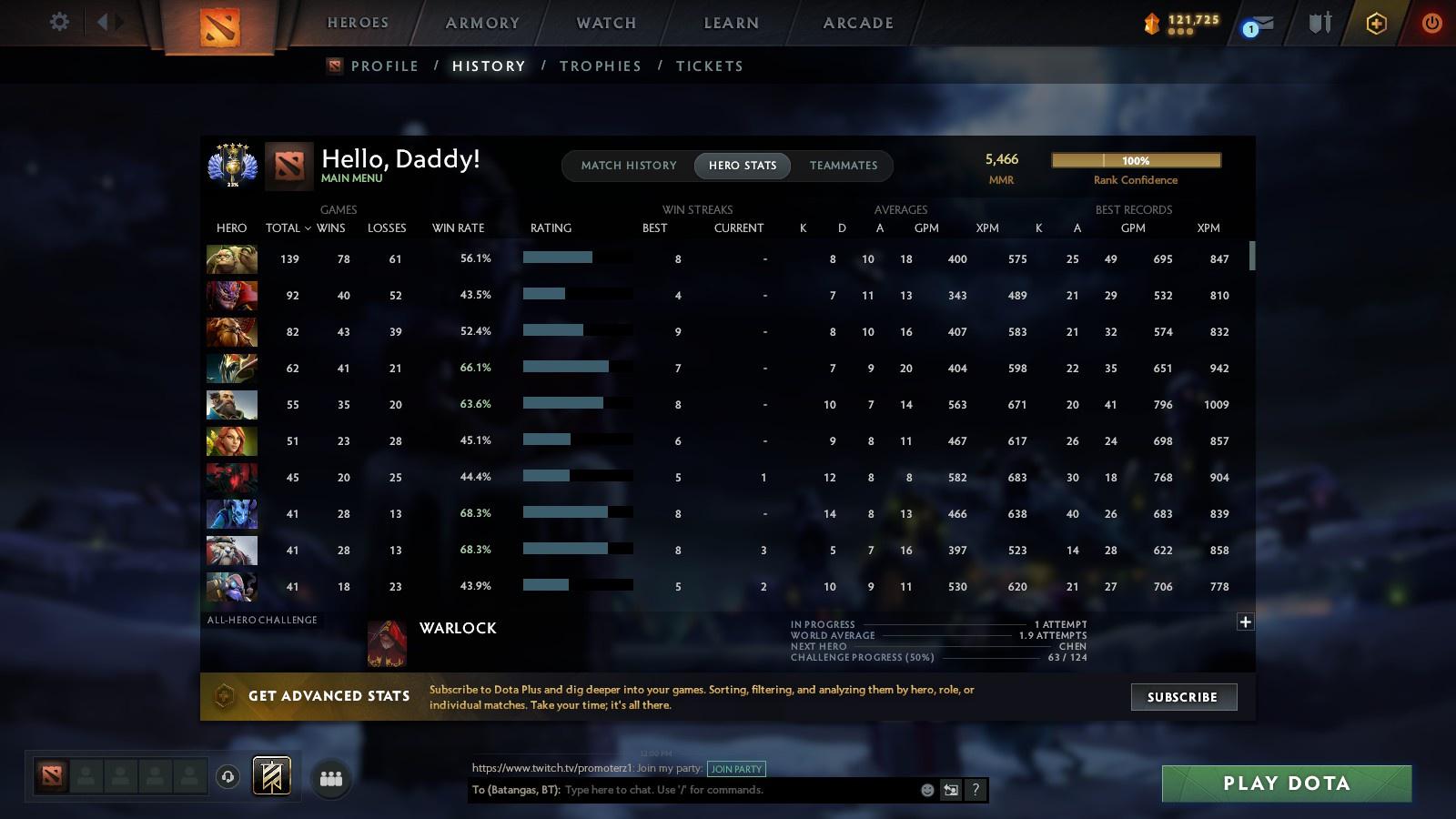Image resolution: width=1456 pixels, height=819 pixels.
Task: Open the friends list icon
Action: pos(331,777)
